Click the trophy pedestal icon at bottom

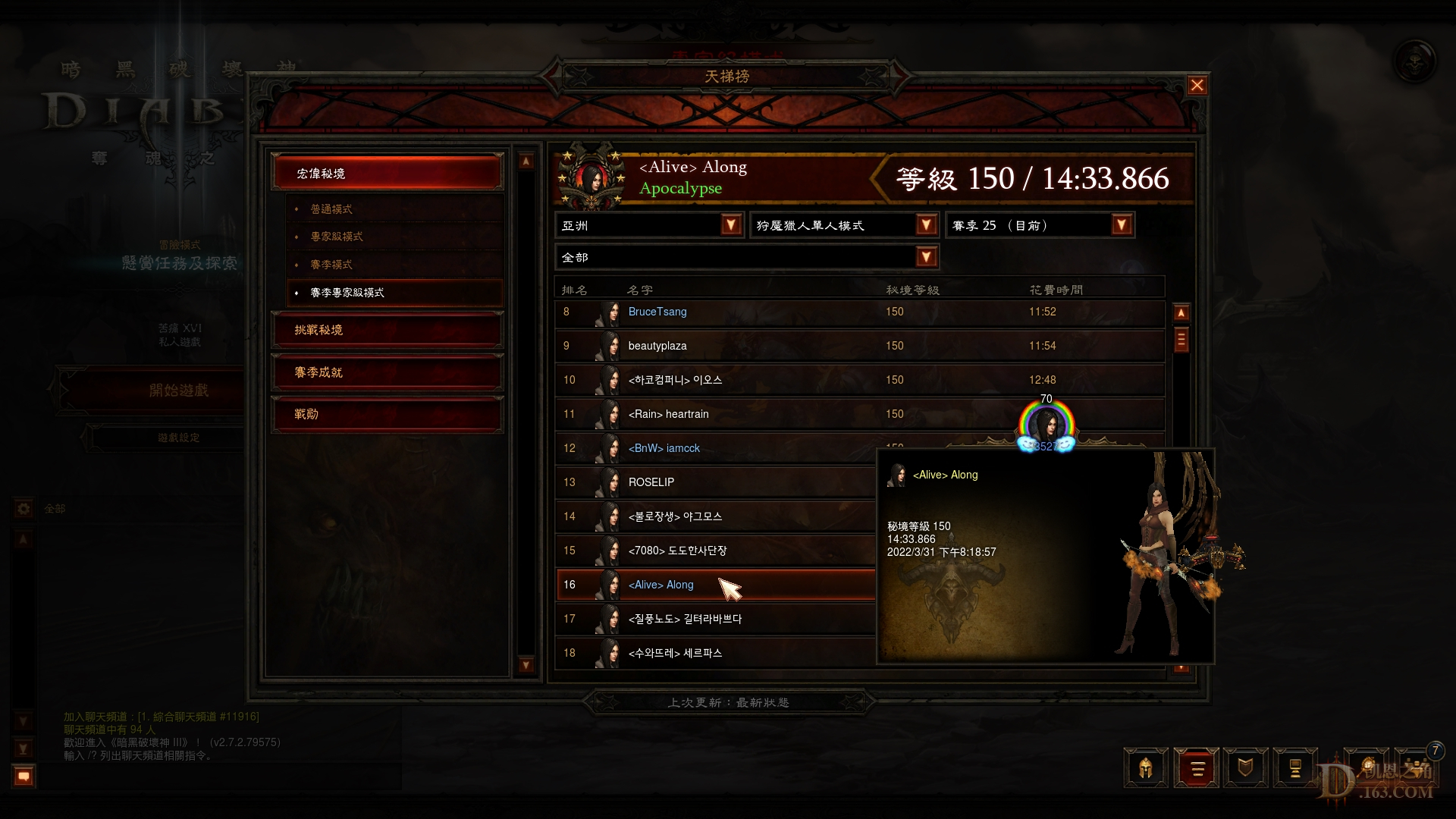(1296, 767)
